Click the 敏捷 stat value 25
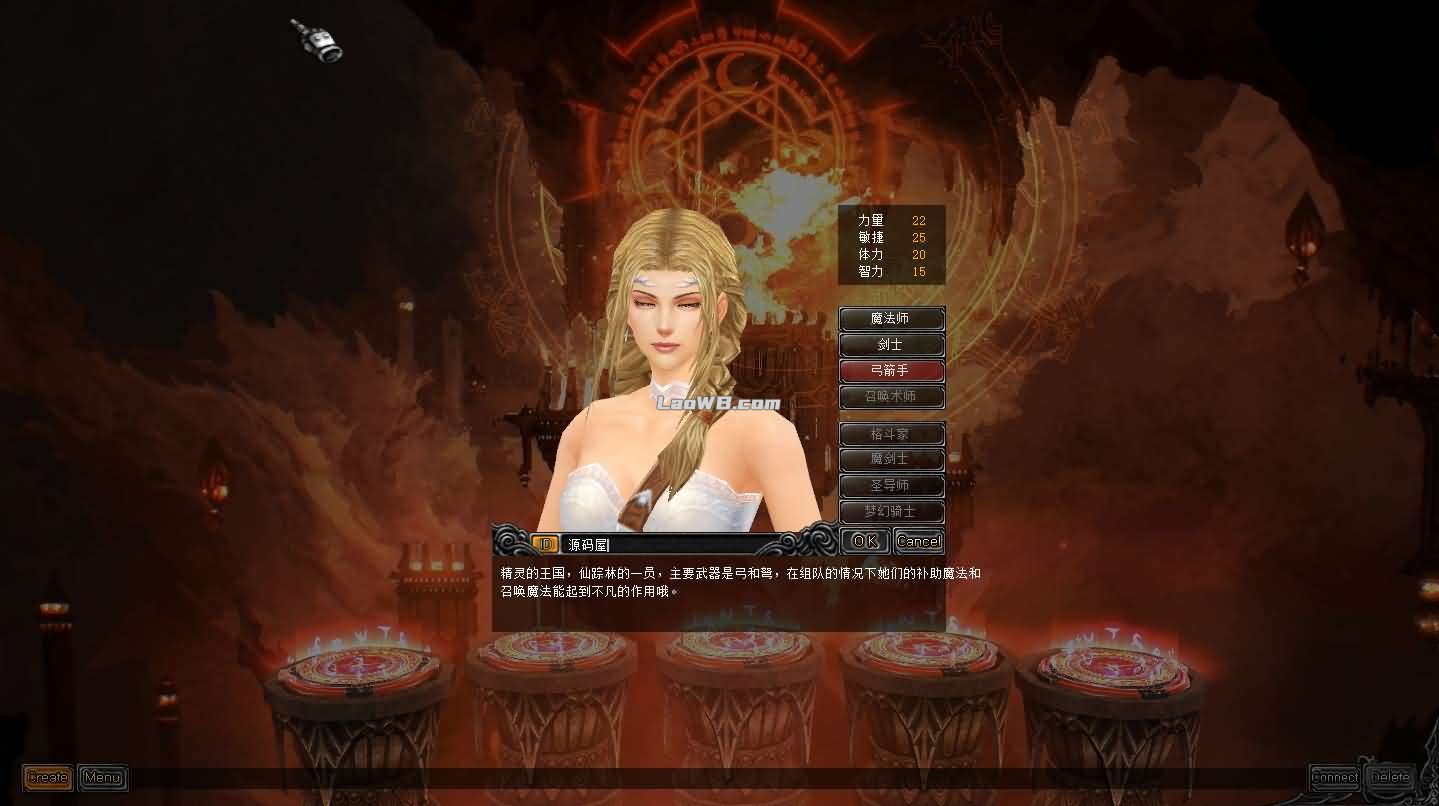The image size is (1439, 806). point(920,237)
